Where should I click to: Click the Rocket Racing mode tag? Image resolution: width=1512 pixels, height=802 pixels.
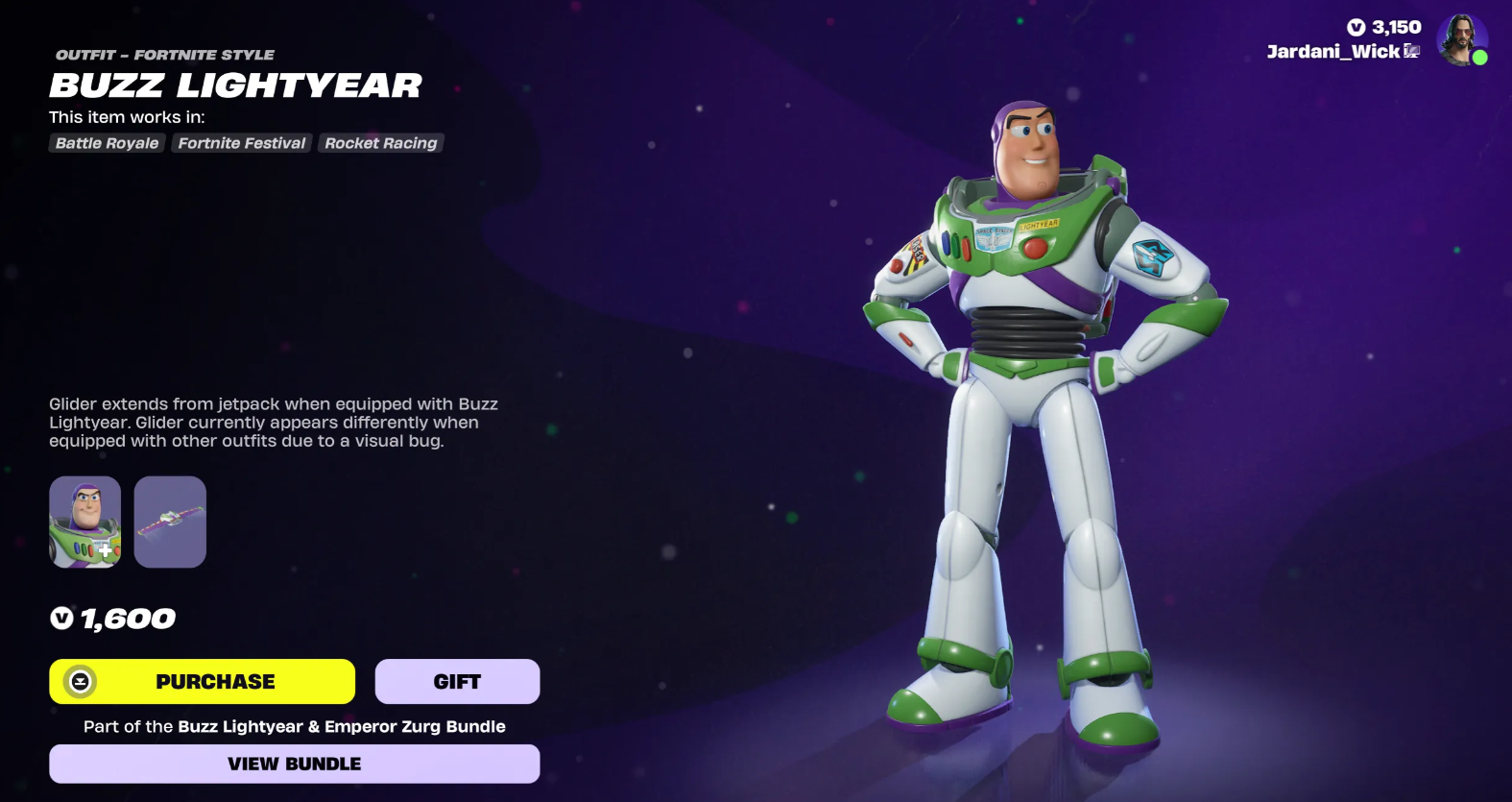pos(381,143)
